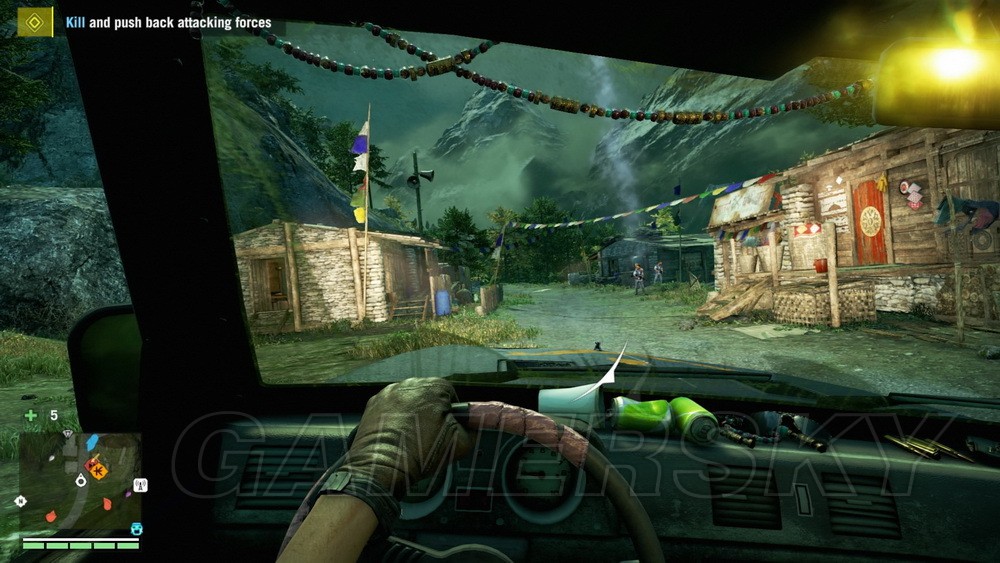Click the yellow objective marker icon
Screen dimensions: 1000x563
[35, 21]
